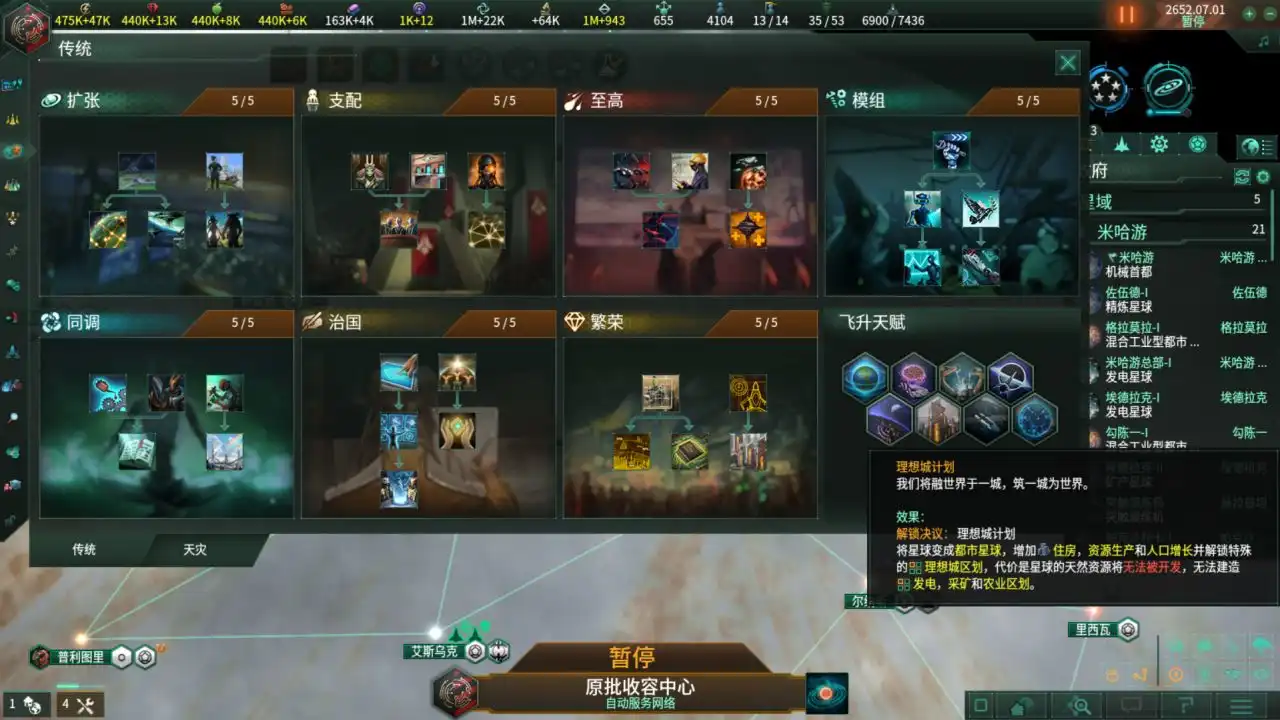Open the fleets tab in the outliner panel
The width and height of the screenshot is (1280, 720).
[x=1122, y=144]
